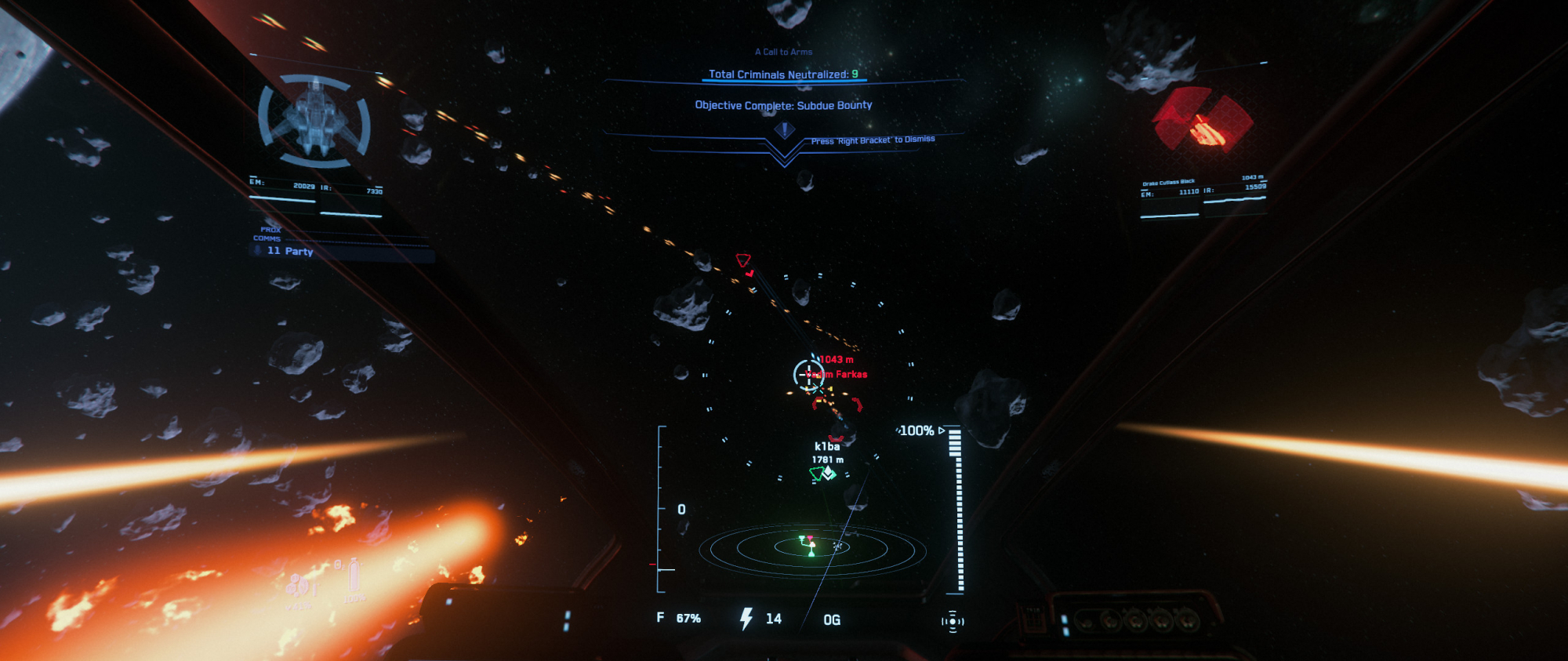Select the friendly k1ba ship marker

[x=822, y=473]
